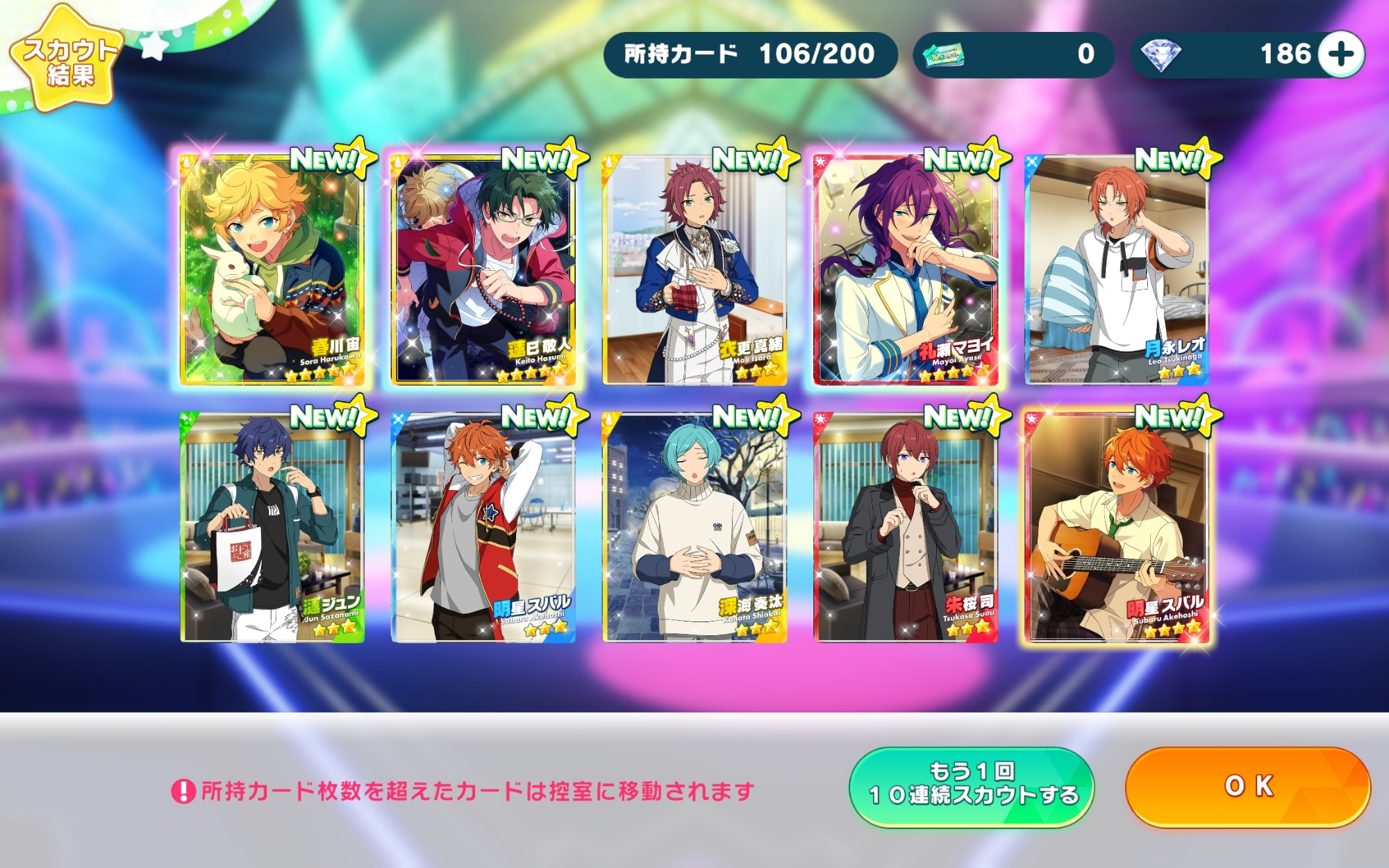Screen dimensions: 1389x868
Task: Open the Tsukasa Suou card
Action: [x=906, y=526]
